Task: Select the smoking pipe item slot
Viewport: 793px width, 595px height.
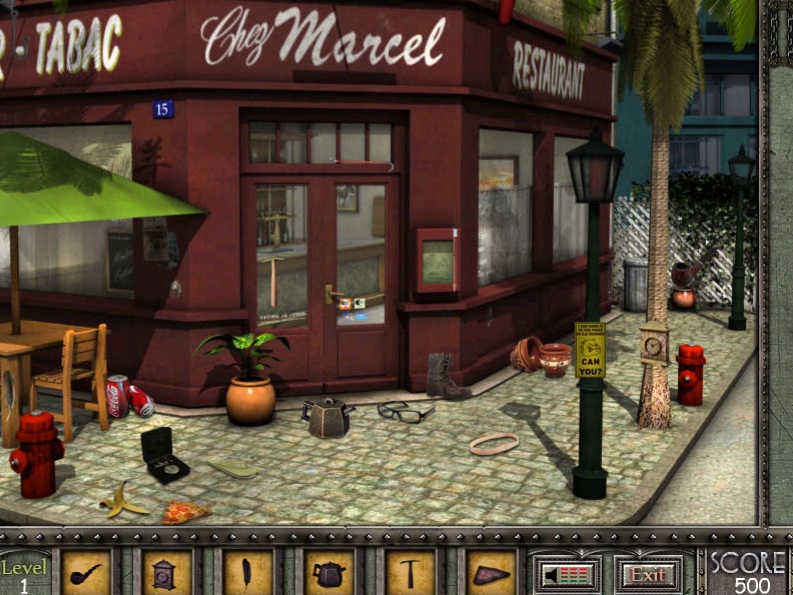Action: [86, 573]
